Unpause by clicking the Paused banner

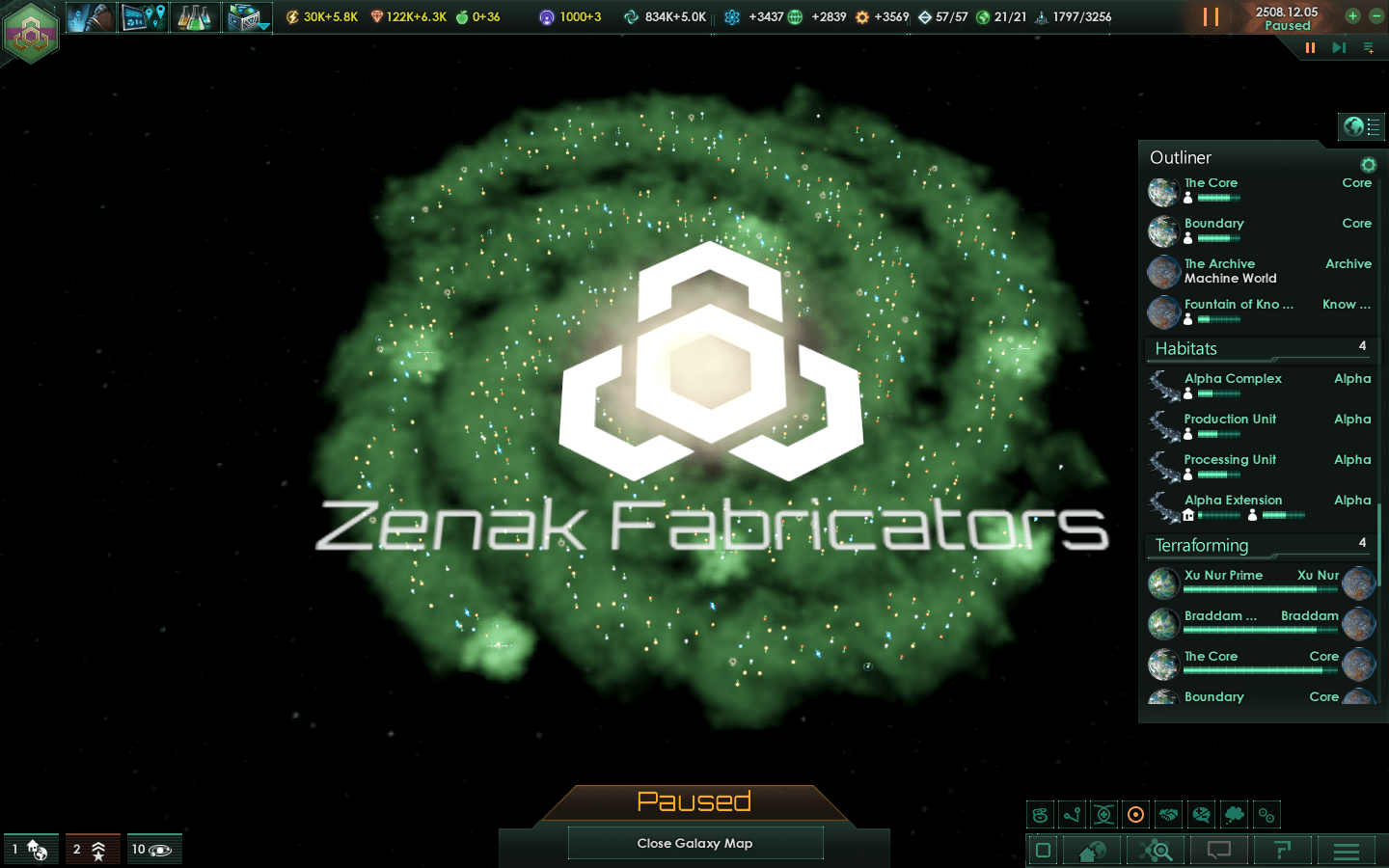pos(696,801)
